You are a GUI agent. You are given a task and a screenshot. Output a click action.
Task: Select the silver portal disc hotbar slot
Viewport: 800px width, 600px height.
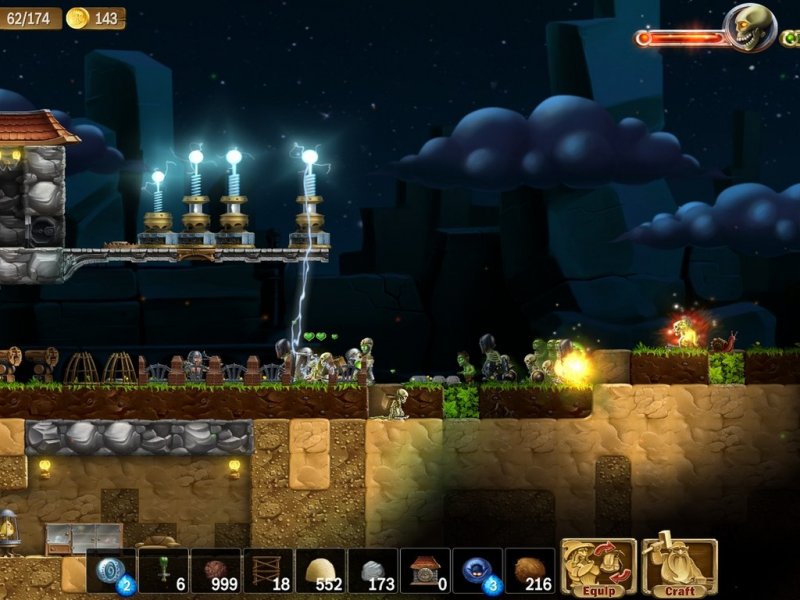tap(111, 571)
